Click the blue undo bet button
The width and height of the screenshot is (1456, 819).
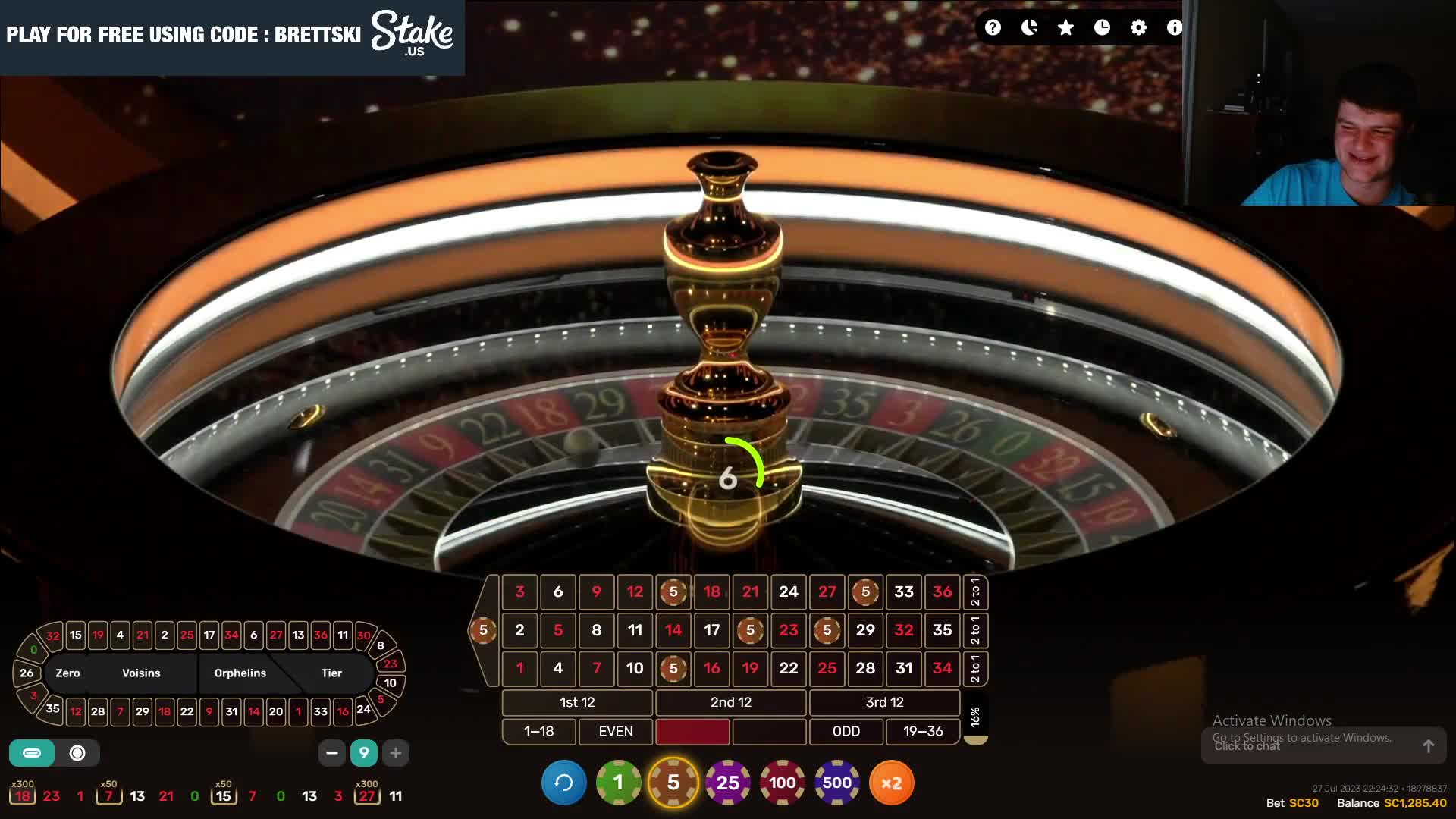(563, 783)
